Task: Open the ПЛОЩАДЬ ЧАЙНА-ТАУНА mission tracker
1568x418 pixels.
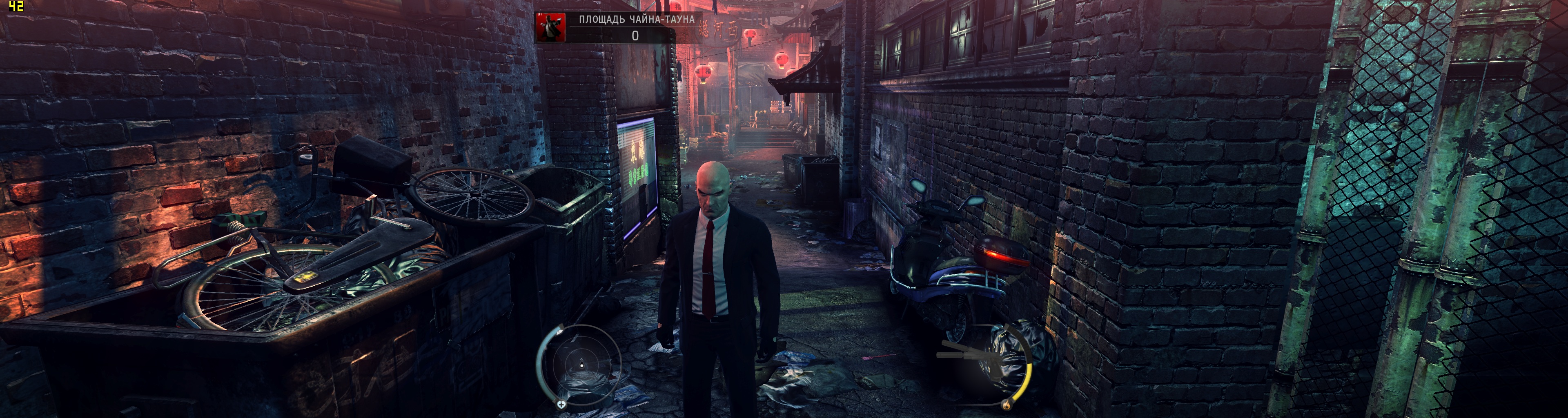Action: click(x=636, y=20)
